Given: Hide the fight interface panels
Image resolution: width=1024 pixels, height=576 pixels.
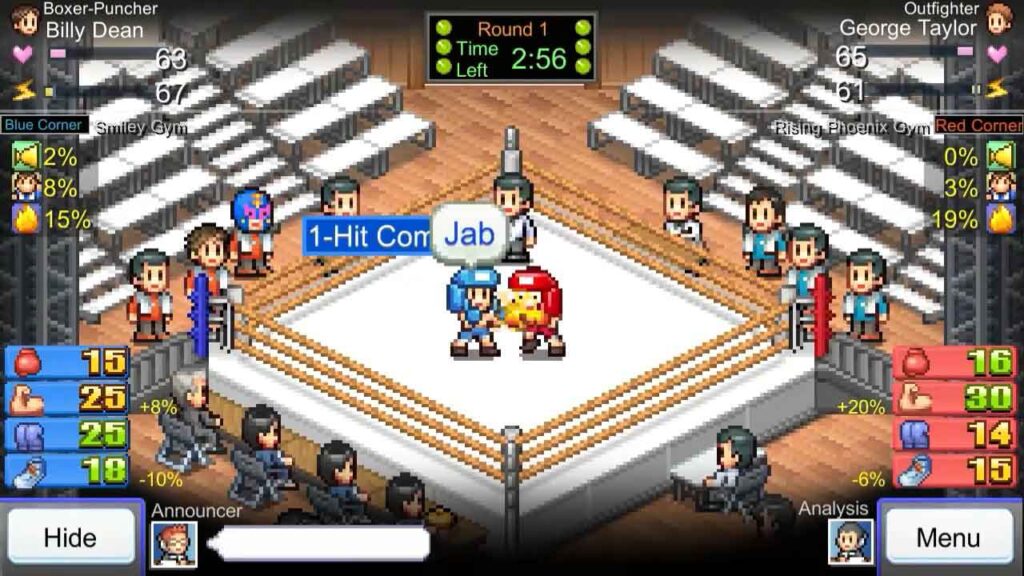Looking at the screenshot, I should pyautogui.click(x=70, y=537).
